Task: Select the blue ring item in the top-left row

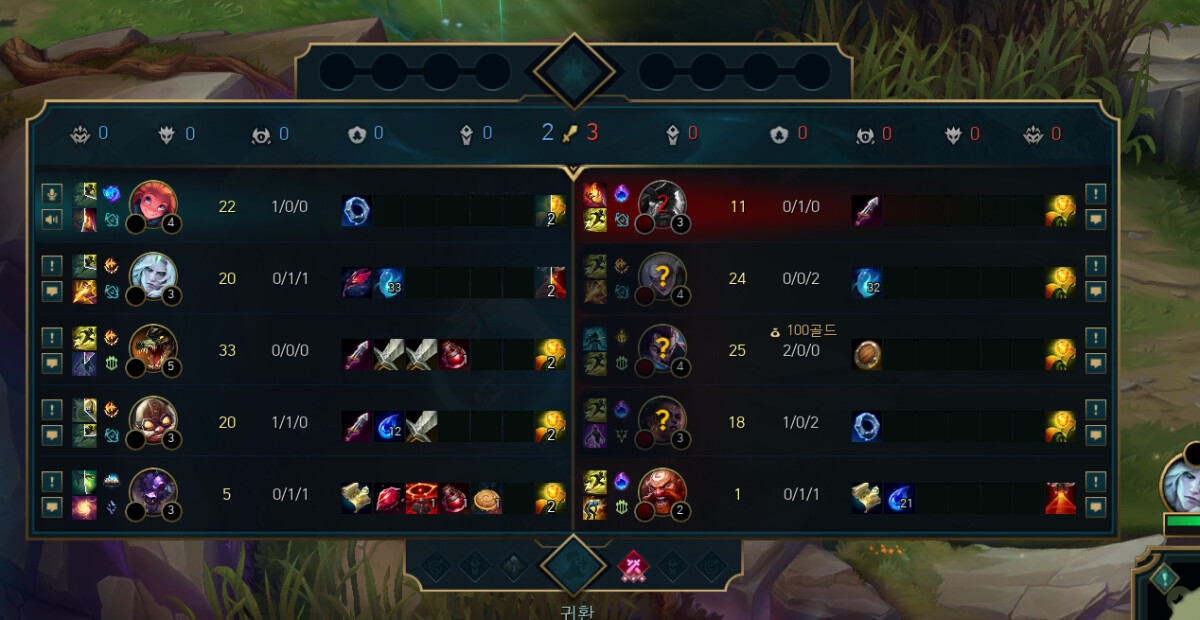Action: tap(357, 211)
